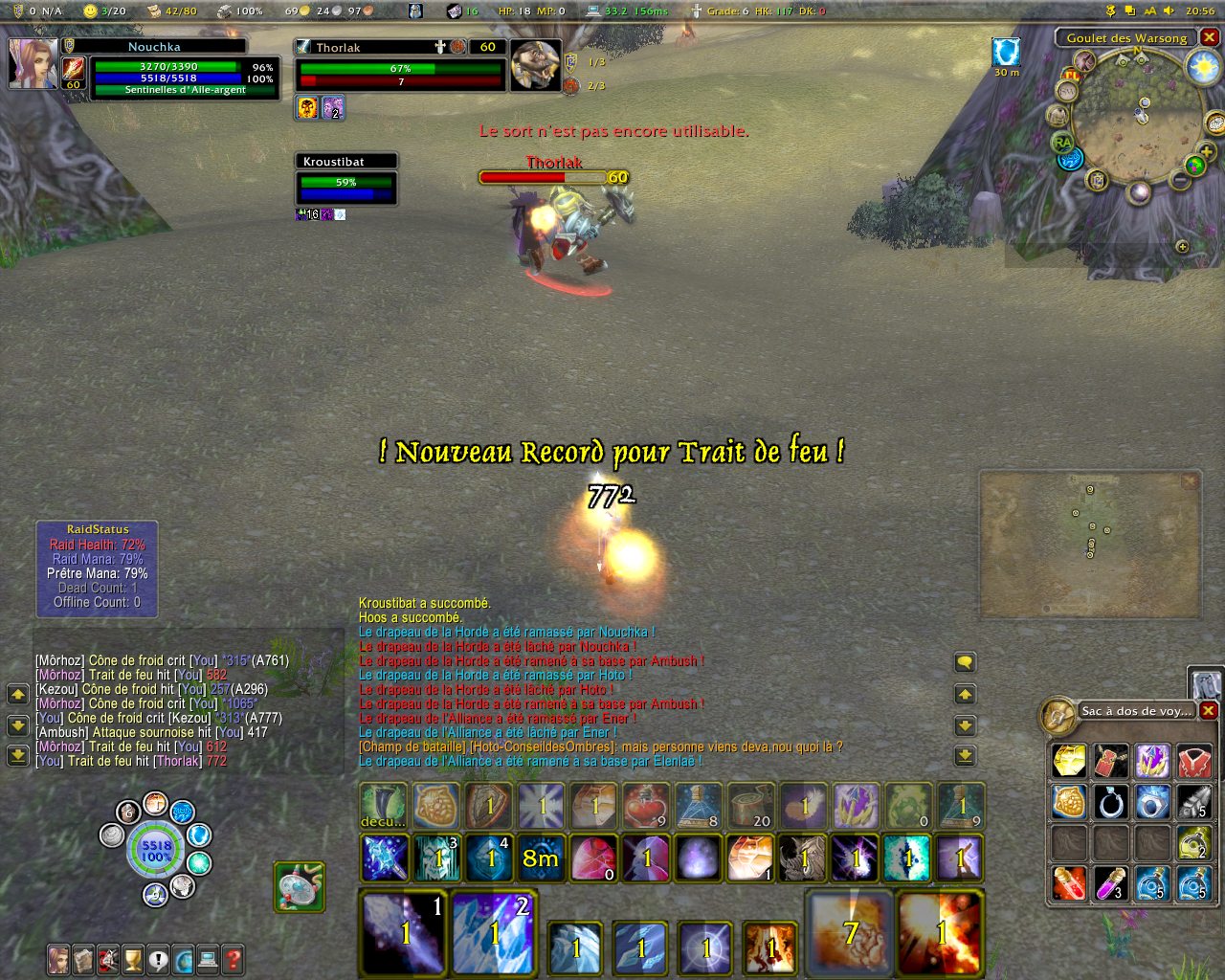Screen dimensions: 1225x980
Task: Open the help red question mark button
Action: [232, 958]
